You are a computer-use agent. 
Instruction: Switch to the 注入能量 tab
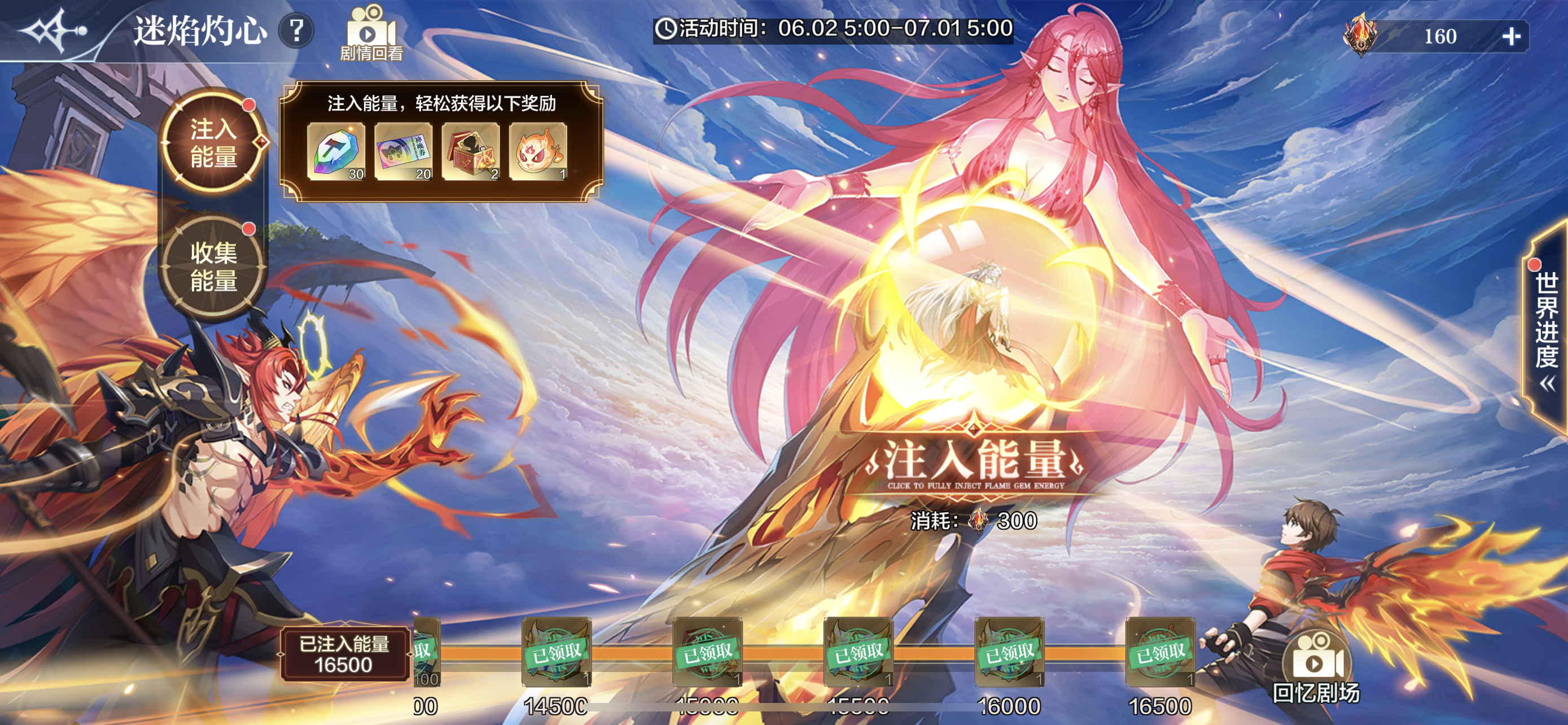tap(213, 143)
